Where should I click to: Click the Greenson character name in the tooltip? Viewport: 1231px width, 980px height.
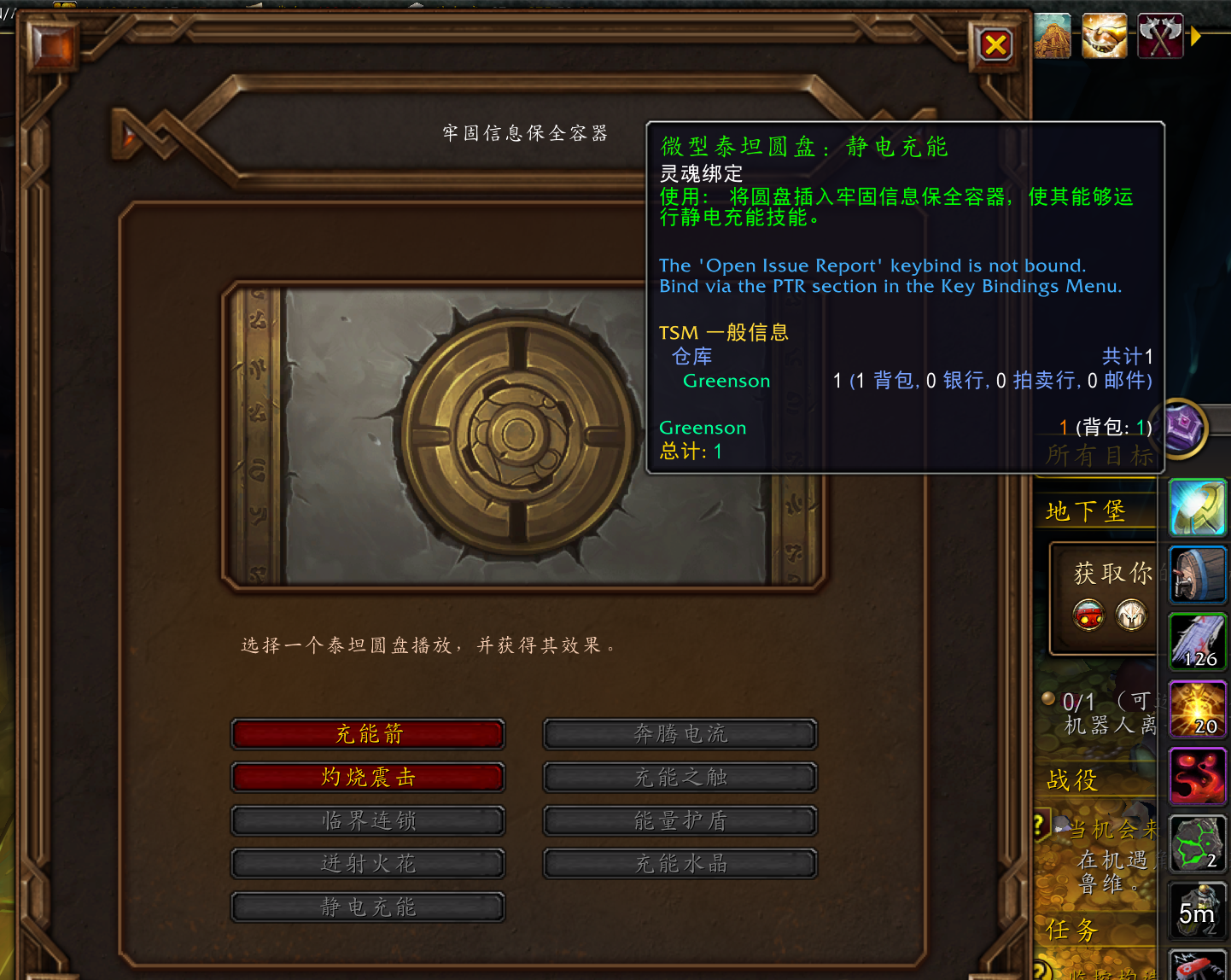click(x=726, y=381)
